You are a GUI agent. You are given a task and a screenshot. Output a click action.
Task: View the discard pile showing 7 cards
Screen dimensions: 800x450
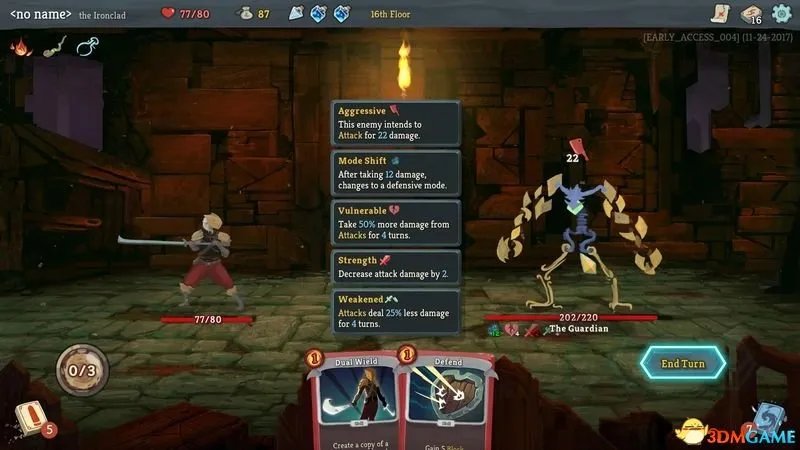pyautogui.click(x=766, y=420)
